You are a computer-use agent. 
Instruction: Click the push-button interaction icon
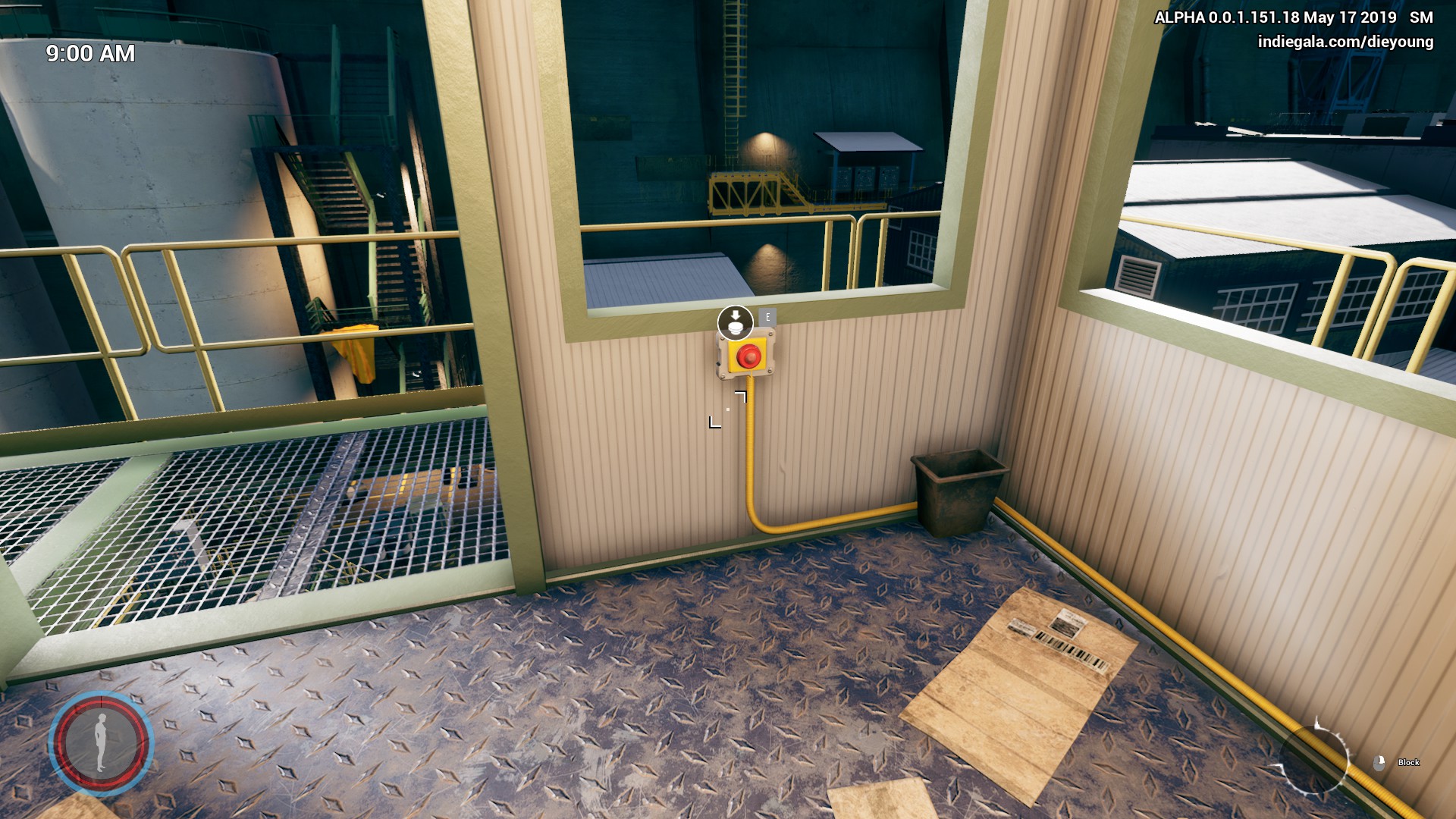point(735,323)
